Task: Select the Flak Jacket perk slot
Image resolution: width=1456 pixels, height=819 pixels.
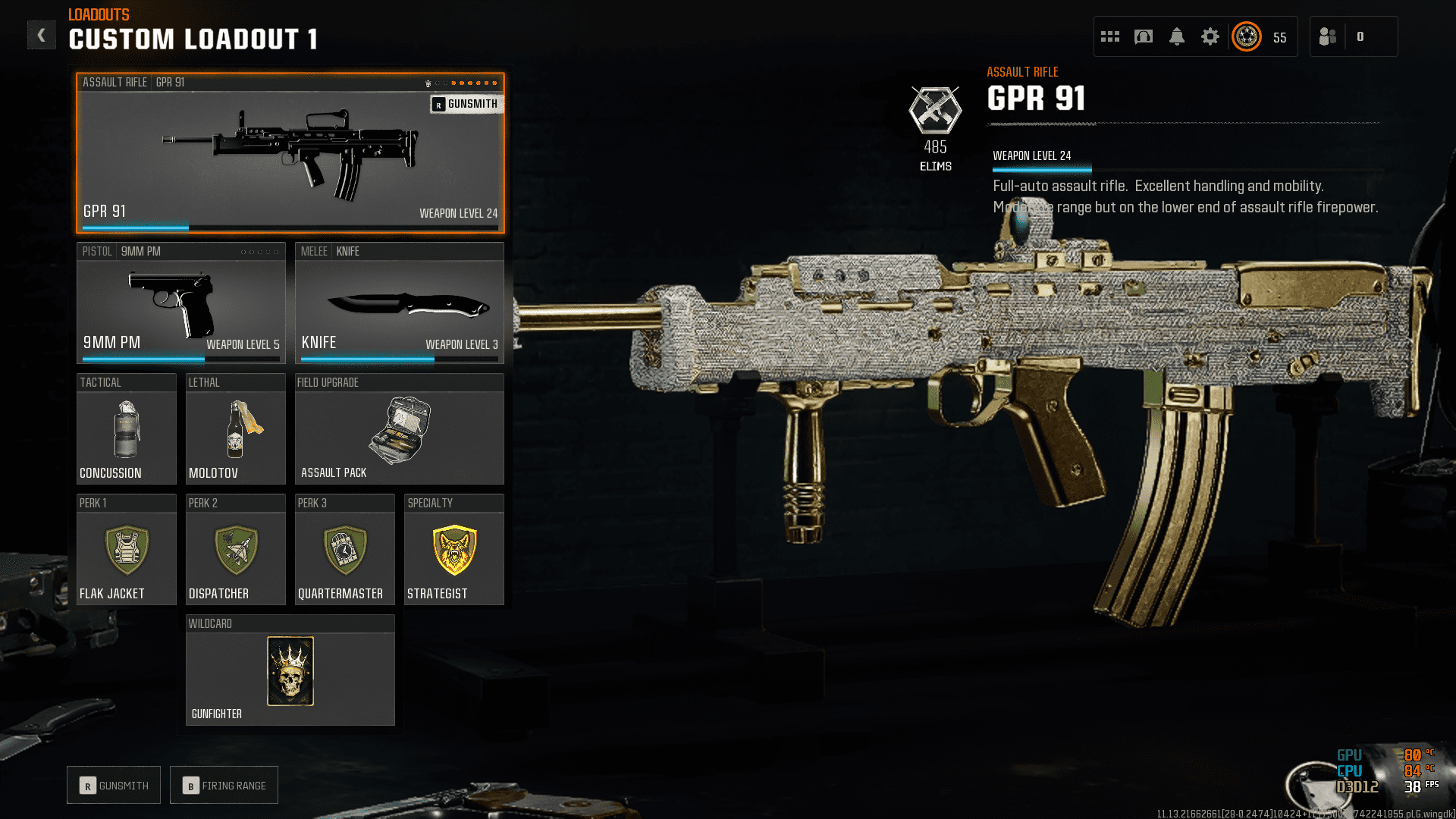Action: click(x=126, y=550)
